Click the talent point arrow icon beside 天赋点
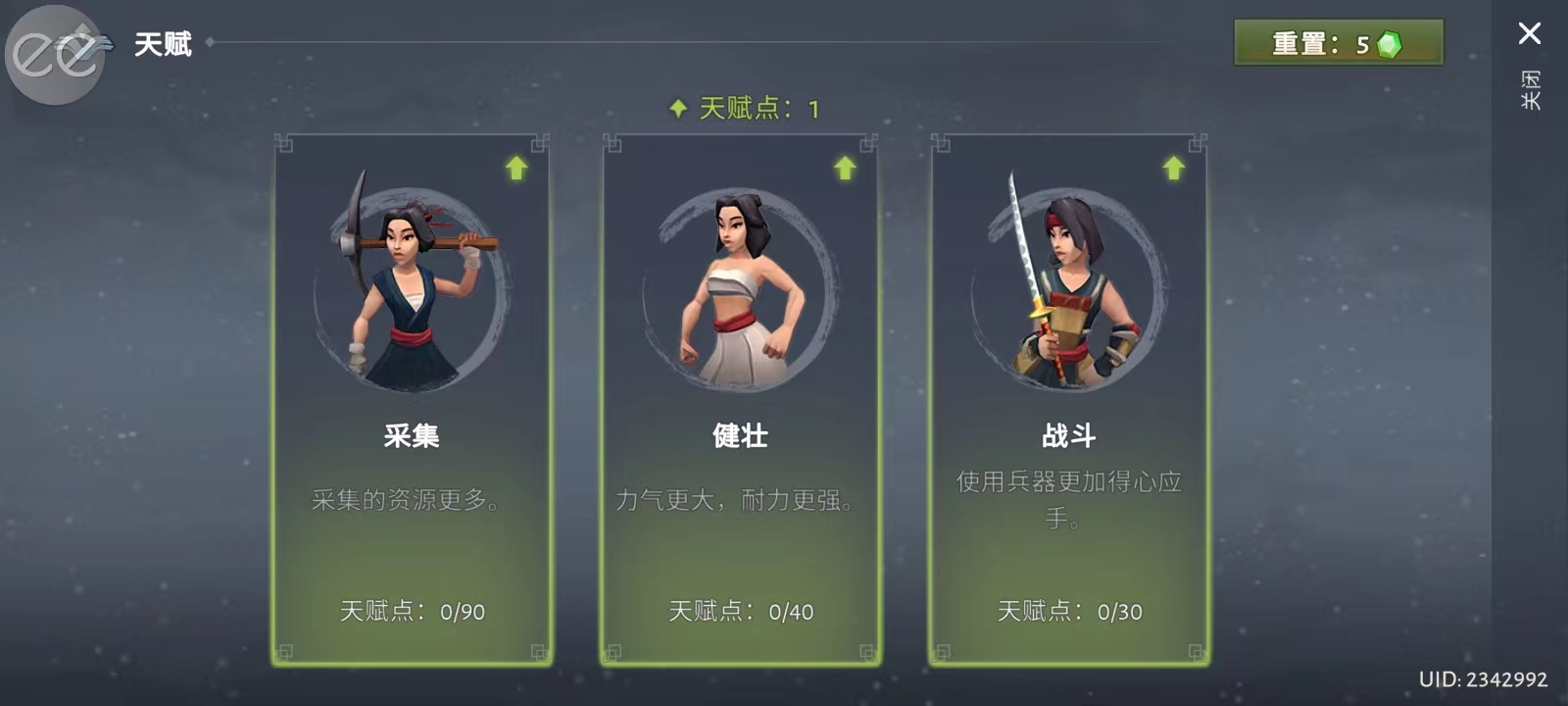1568x706 pixels. pos(678,108)
